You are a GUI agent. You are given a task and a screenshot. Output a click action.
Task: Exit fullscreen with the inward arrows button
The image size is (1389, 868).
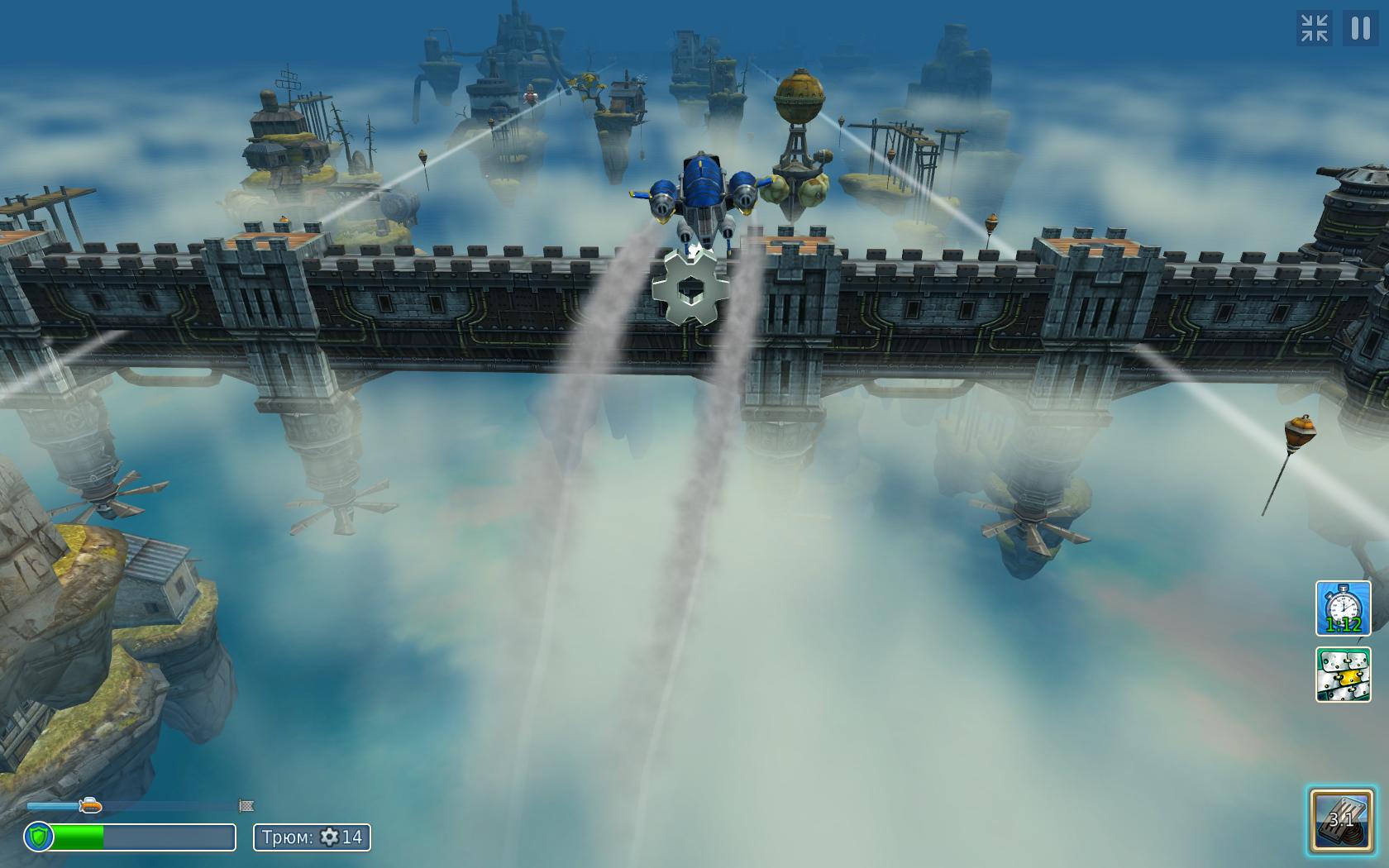[x=1314, y=29]
